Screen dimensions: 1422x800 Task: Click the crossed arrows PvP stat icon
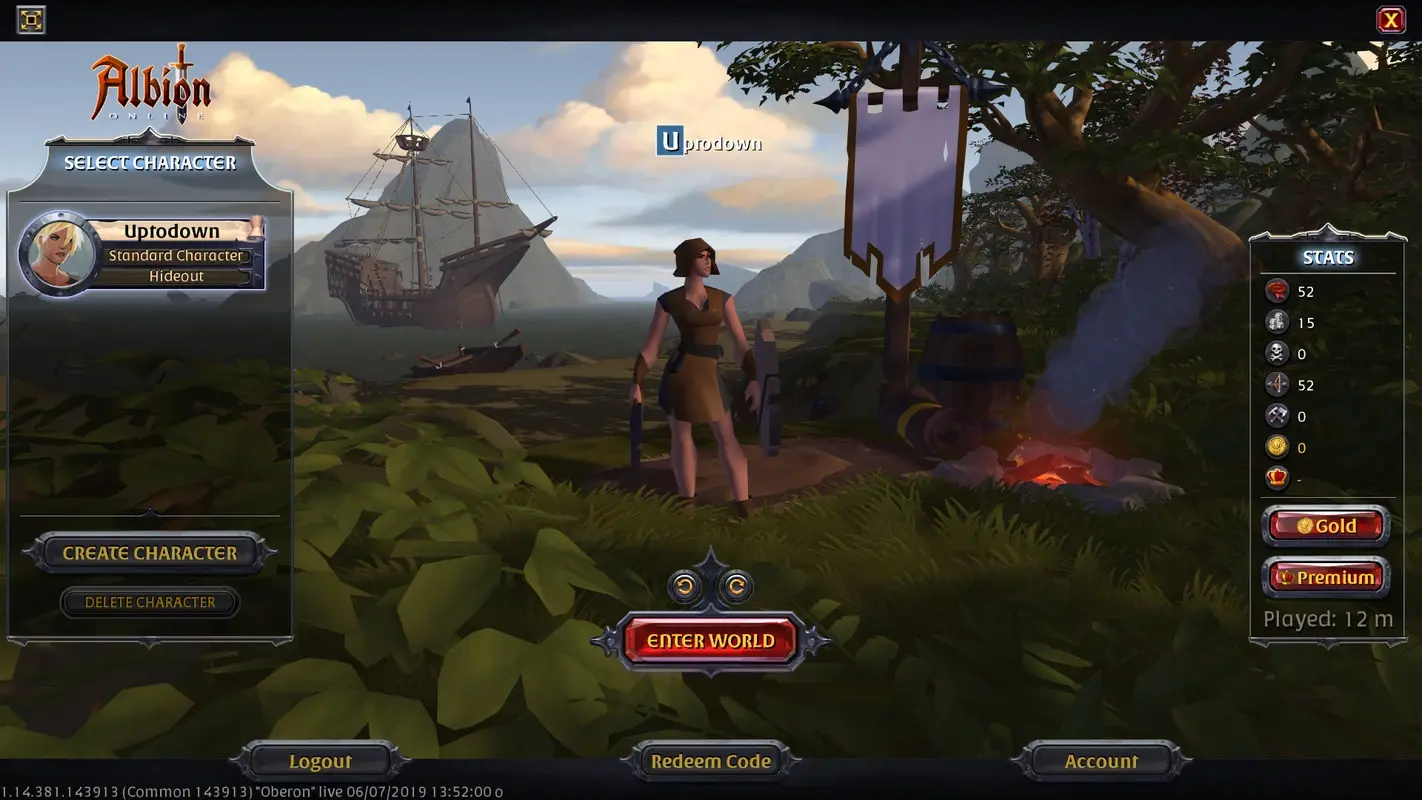(1278, 384)
